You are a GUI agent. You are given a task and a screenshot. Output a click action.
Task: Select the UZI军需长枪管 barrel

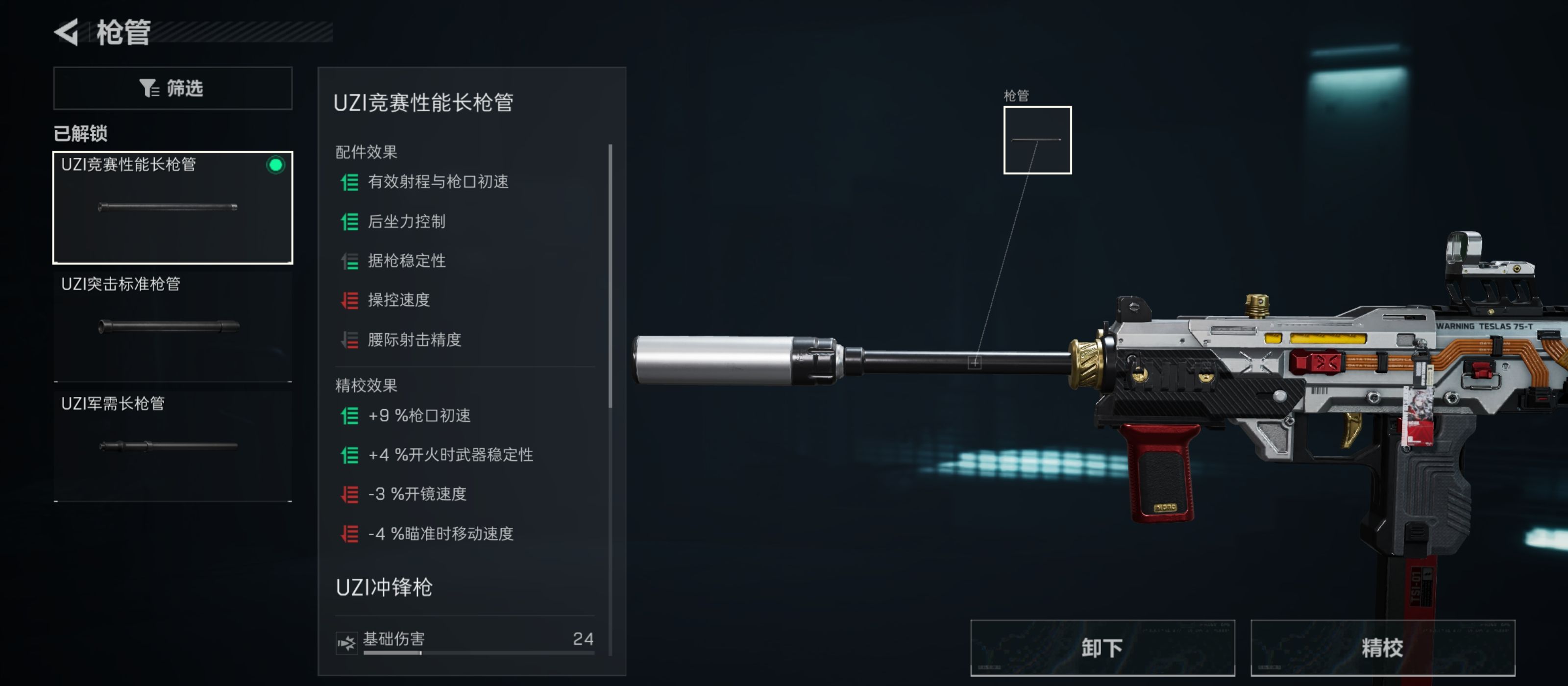tap(172, 444)
